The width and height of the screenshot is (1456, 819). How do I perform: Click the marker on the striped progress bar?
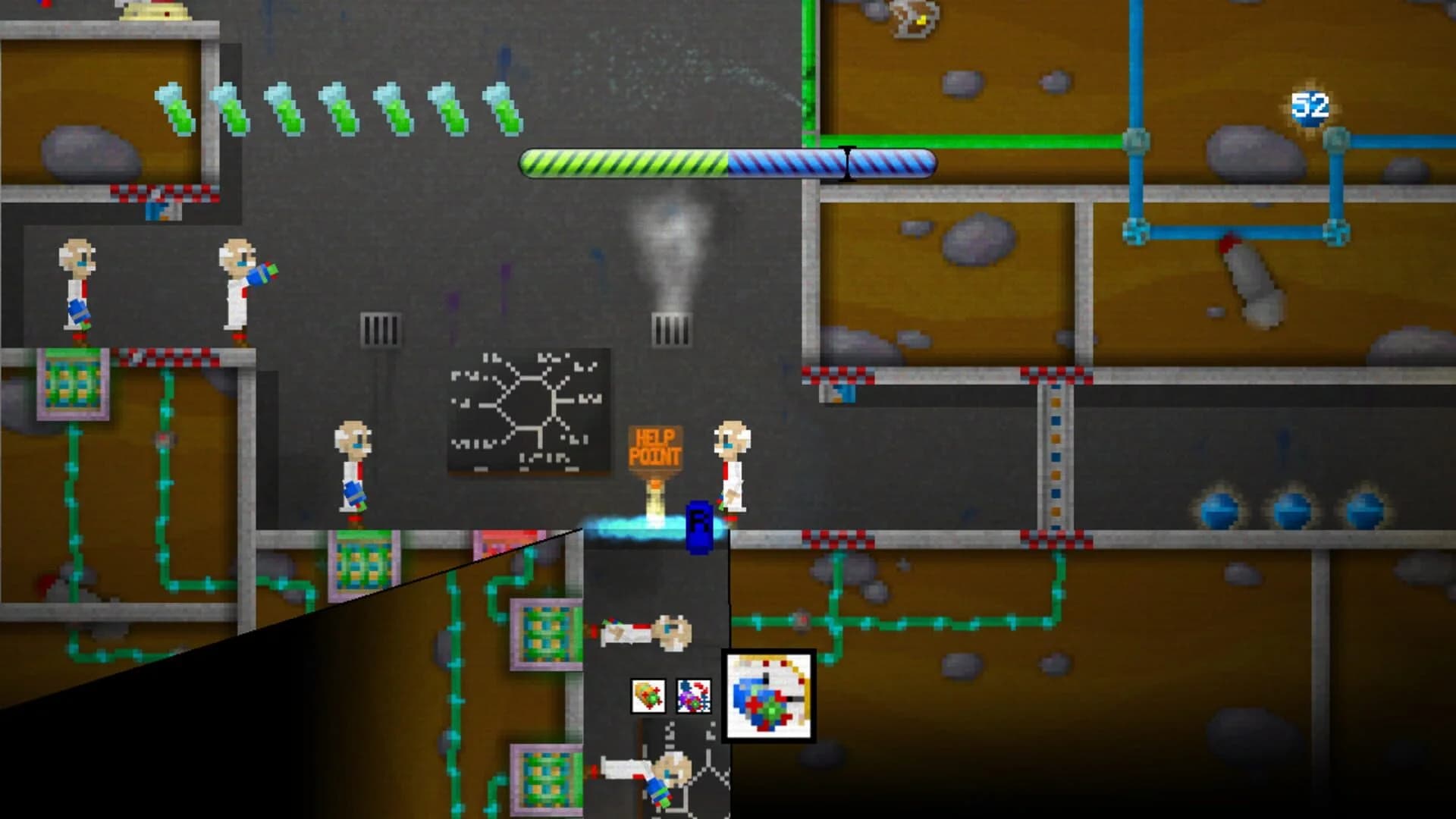click(848, 162)
